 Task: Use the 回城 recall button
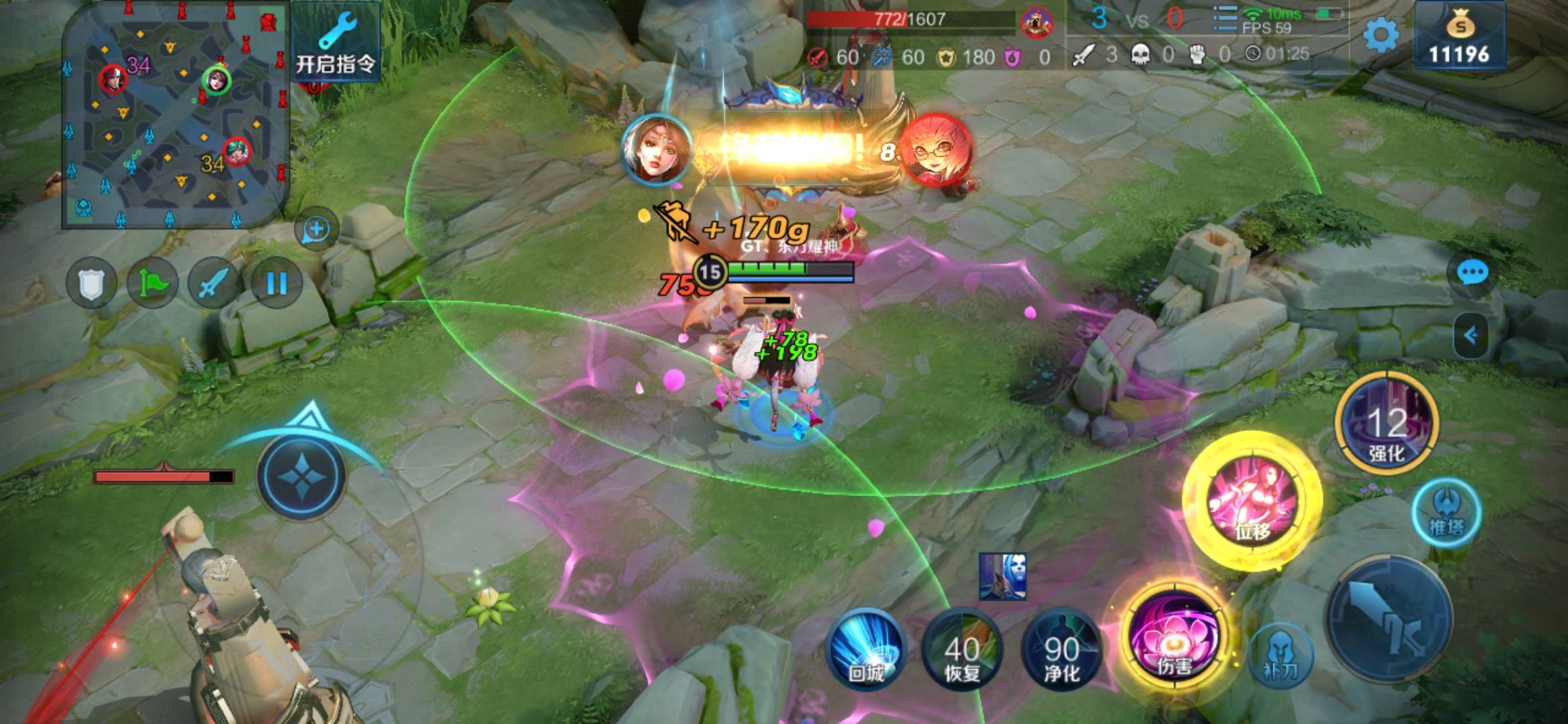click(866, 649)
